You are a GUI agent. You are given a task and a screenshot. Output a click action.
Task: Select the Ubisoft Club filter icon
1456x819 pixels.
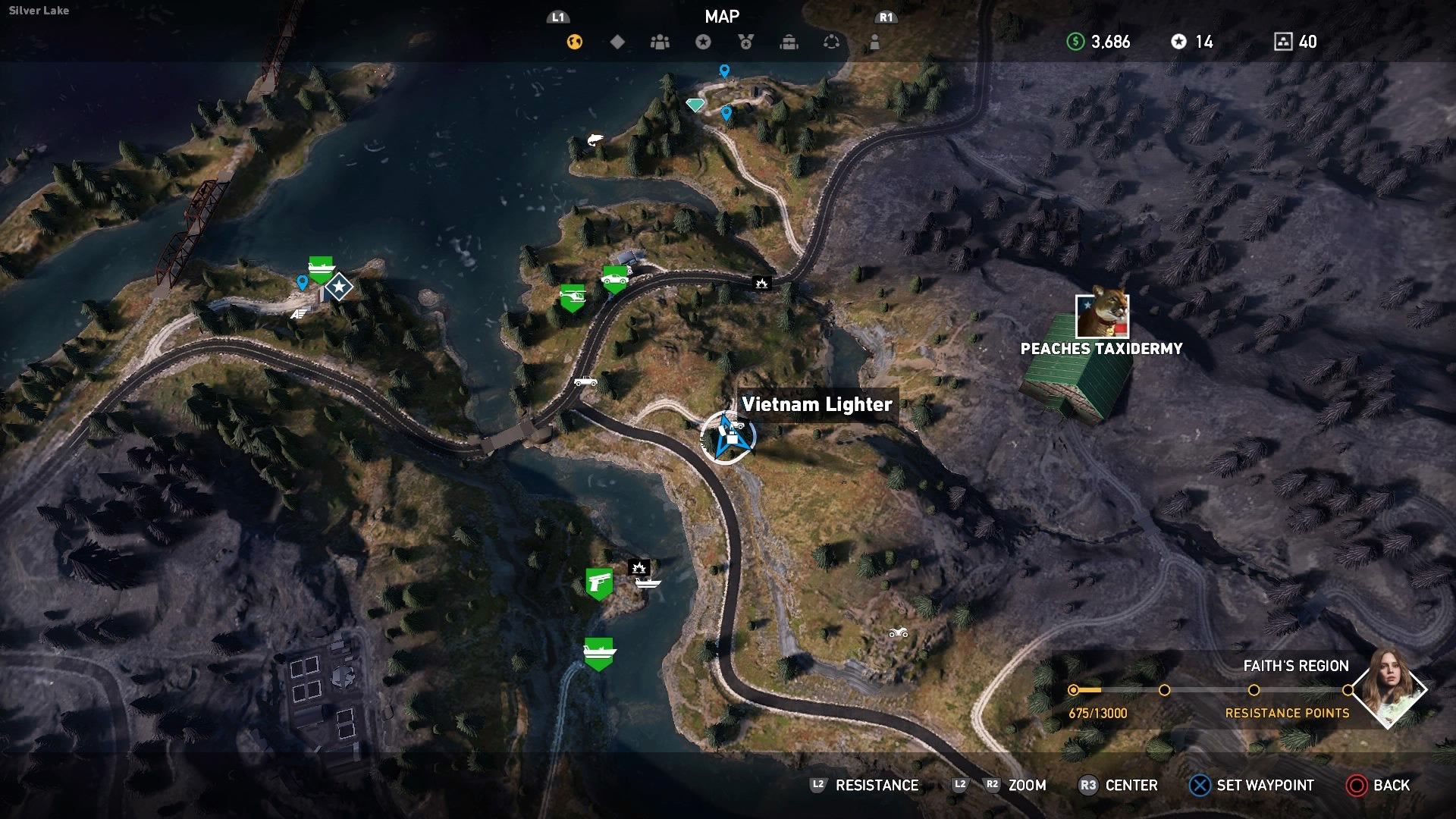[832, 42]
